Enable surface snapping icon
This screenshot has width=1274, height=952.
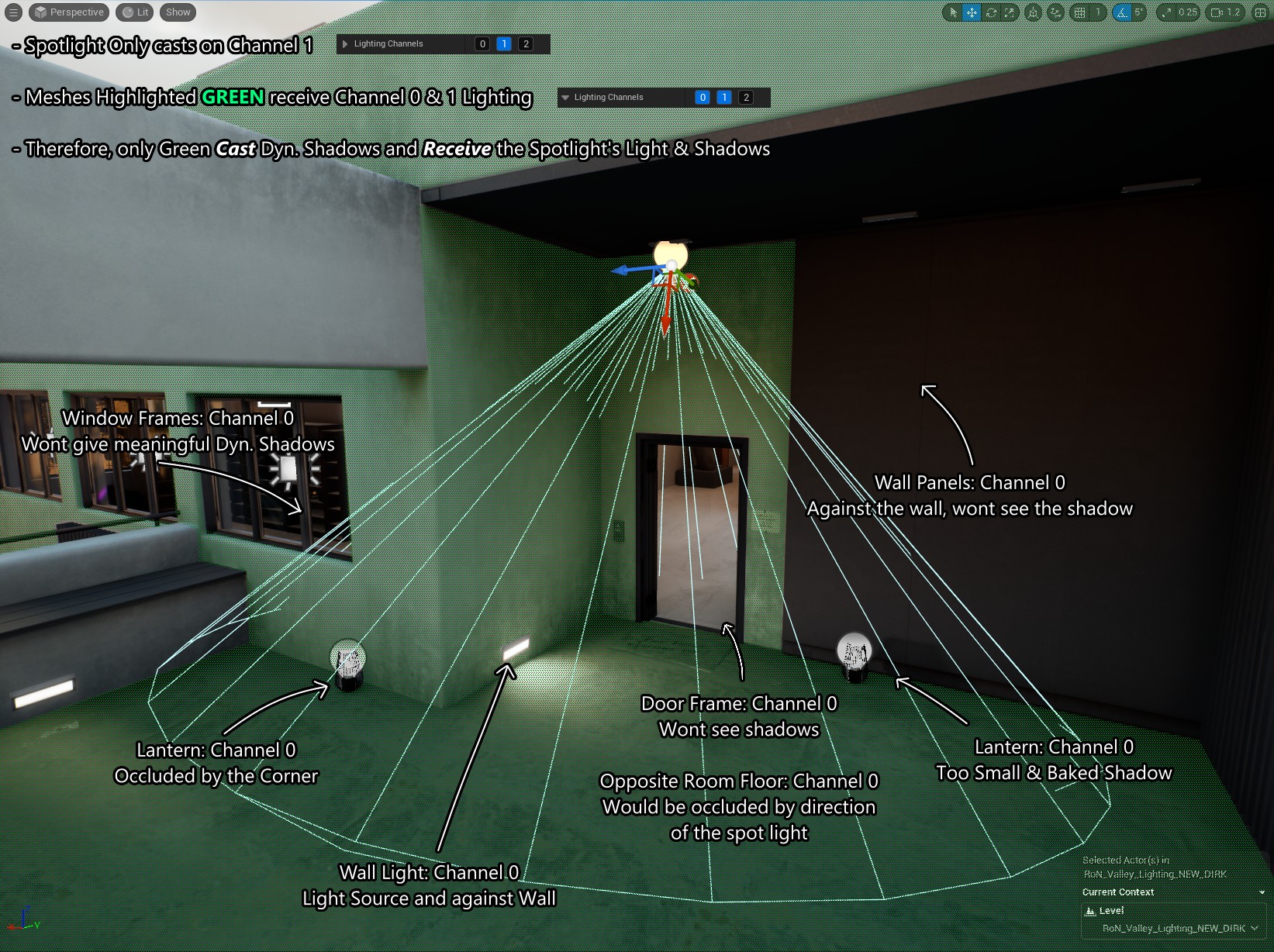pos(1055,12)
